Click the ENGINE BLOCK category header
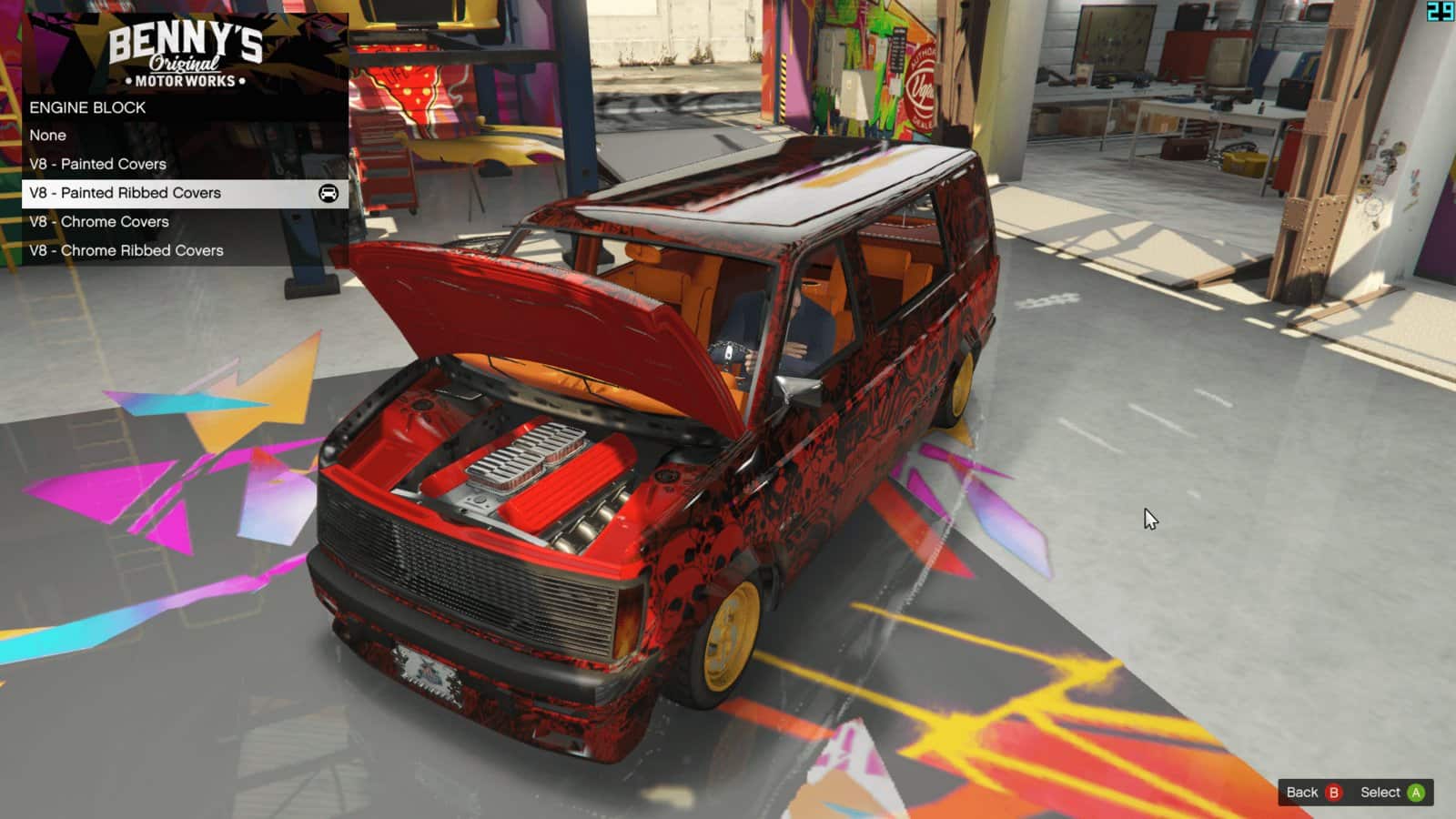Image resolution: width=1456 pixels, height=819 pixels. [x=87, y=106]
